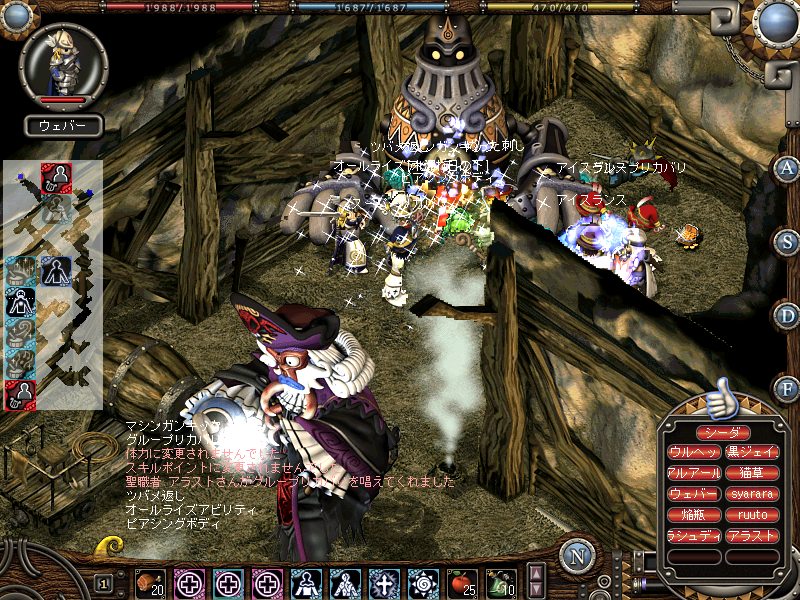Image resolution: width=800 pixels, height=600 pixels.
Task: Target syarara from the party panel
Action: click(x=745, y=494)
